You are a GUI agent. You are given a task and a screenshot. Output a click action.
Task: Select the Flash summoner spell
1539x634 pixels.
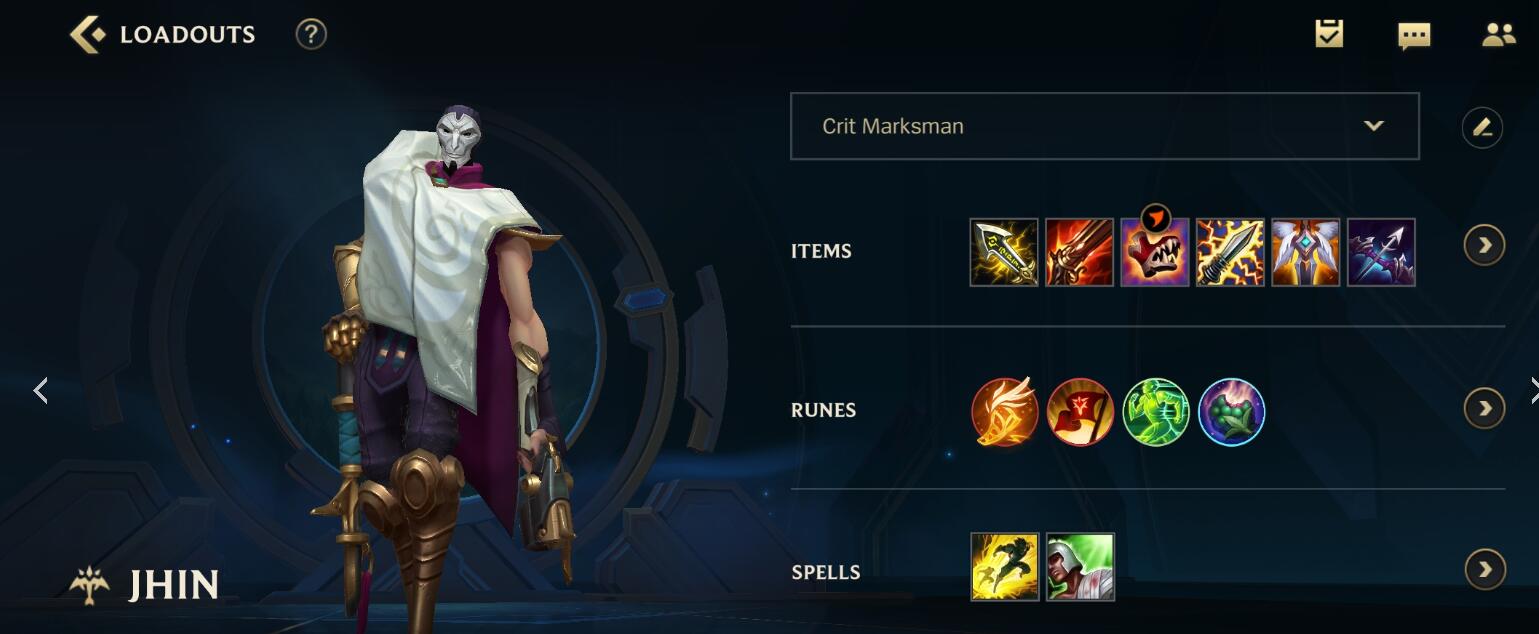pos(1004,567)
